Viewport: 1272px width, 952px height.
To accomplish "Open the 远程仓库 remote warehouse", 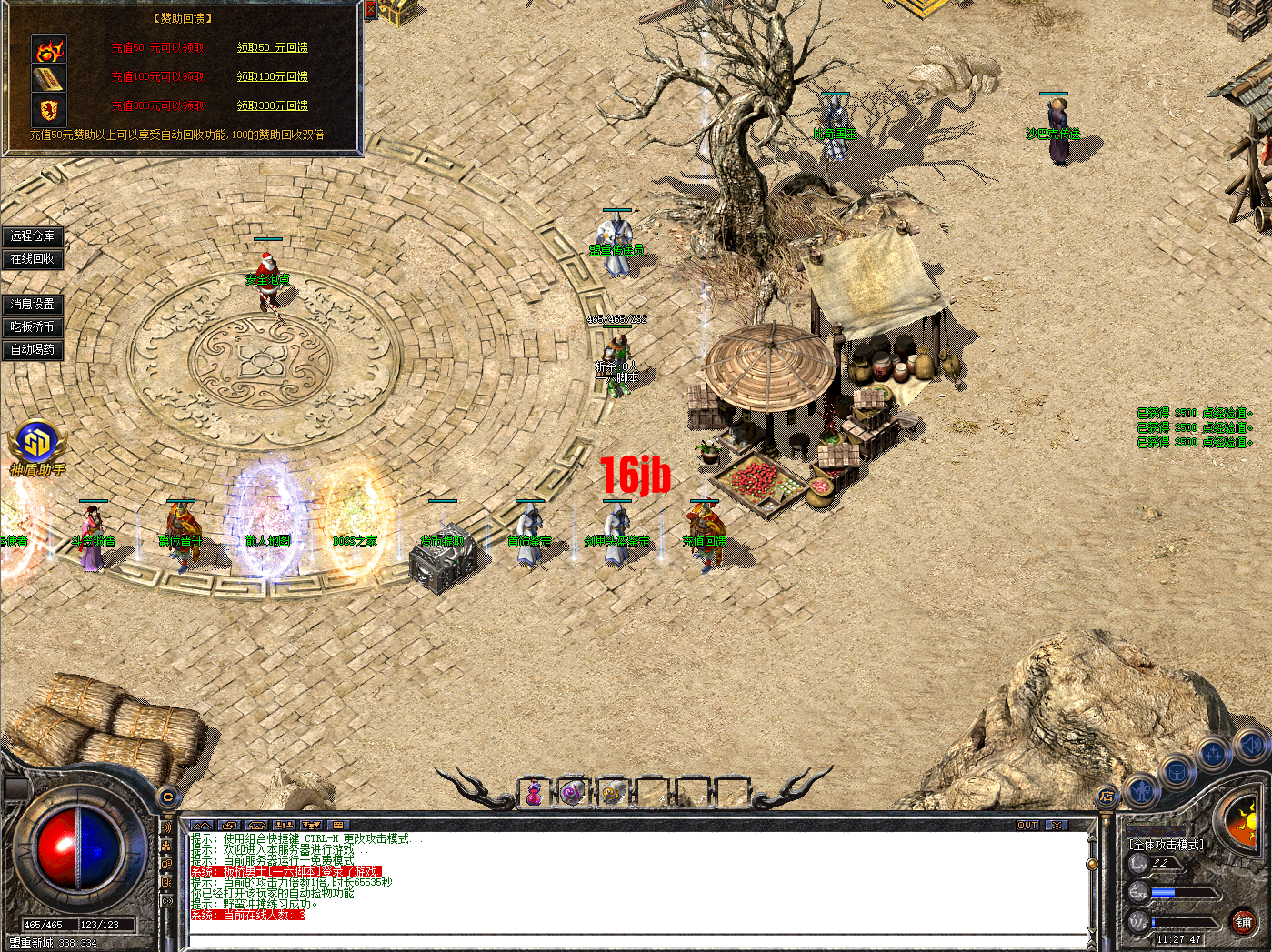I will tap(33, 236).
